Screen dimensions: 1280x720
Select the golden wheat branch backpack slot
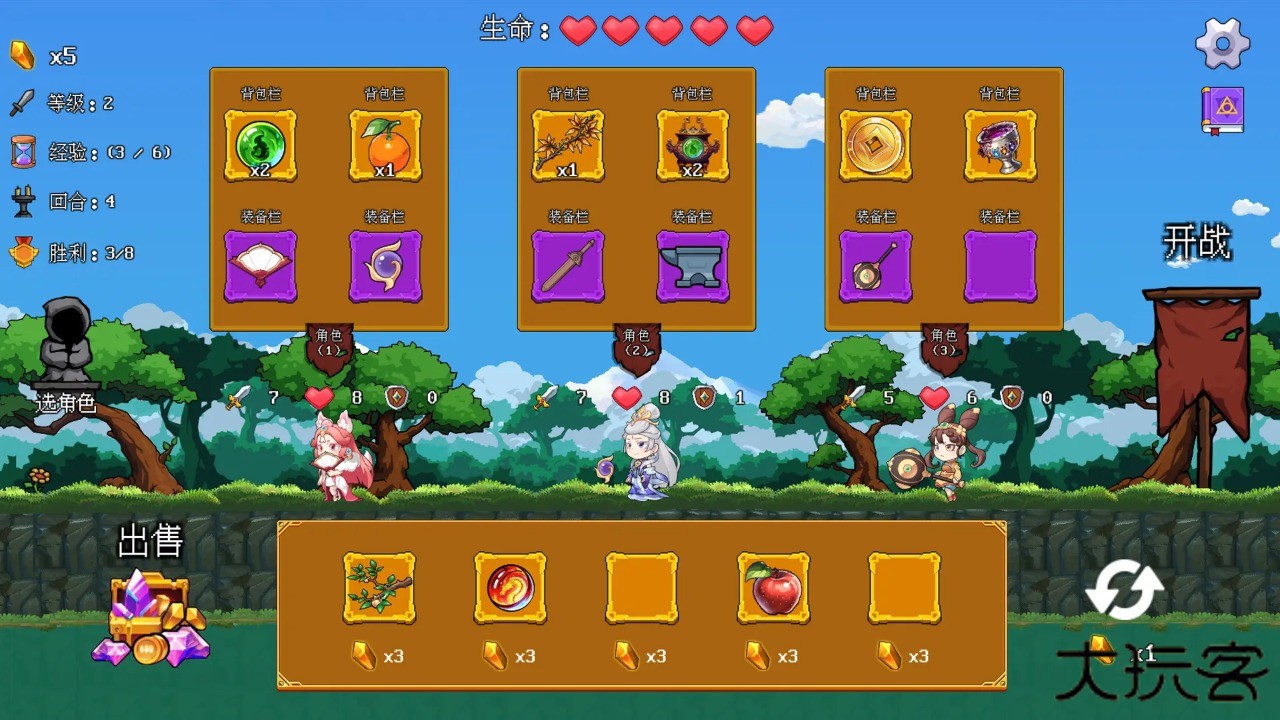click(568, 145)
